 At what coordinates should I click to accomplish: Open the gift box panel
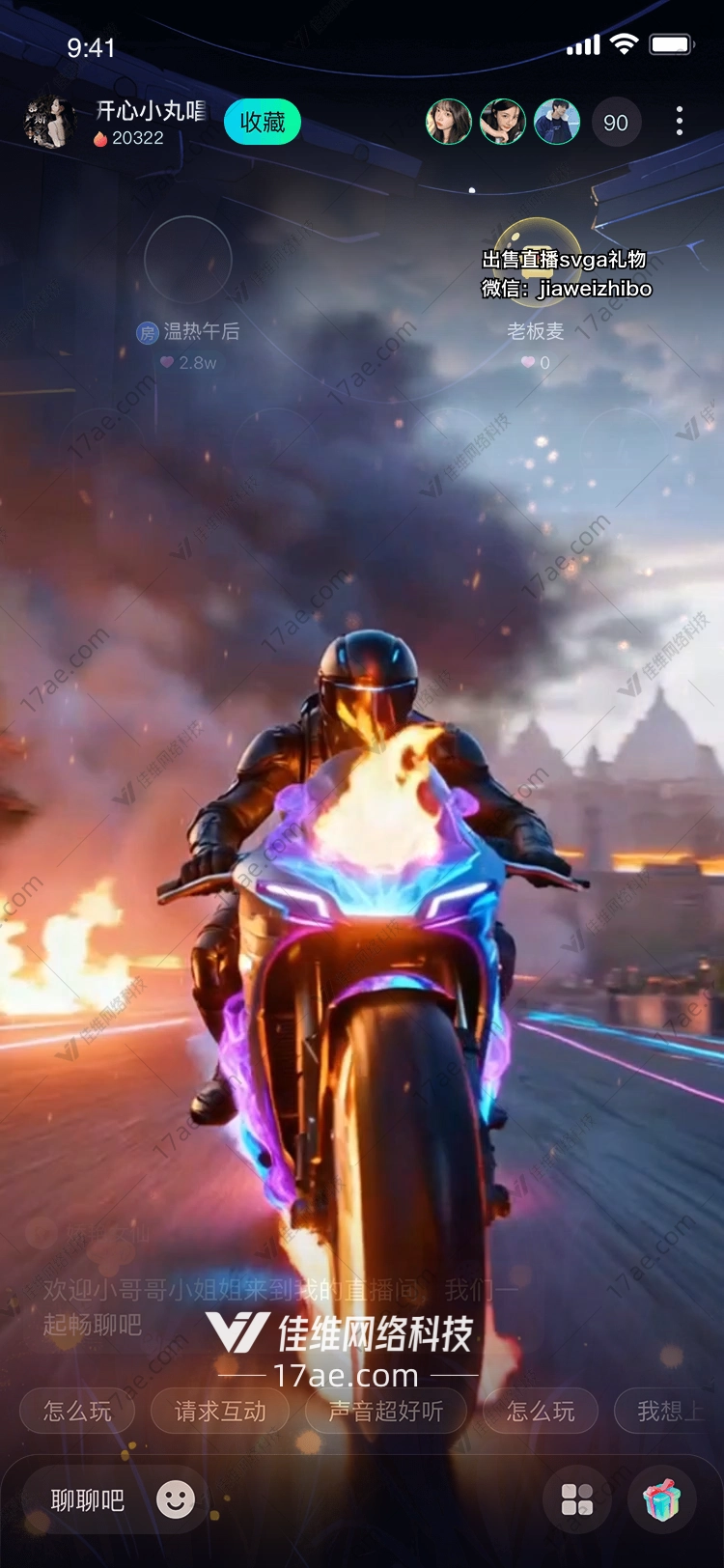[662, 1499]
